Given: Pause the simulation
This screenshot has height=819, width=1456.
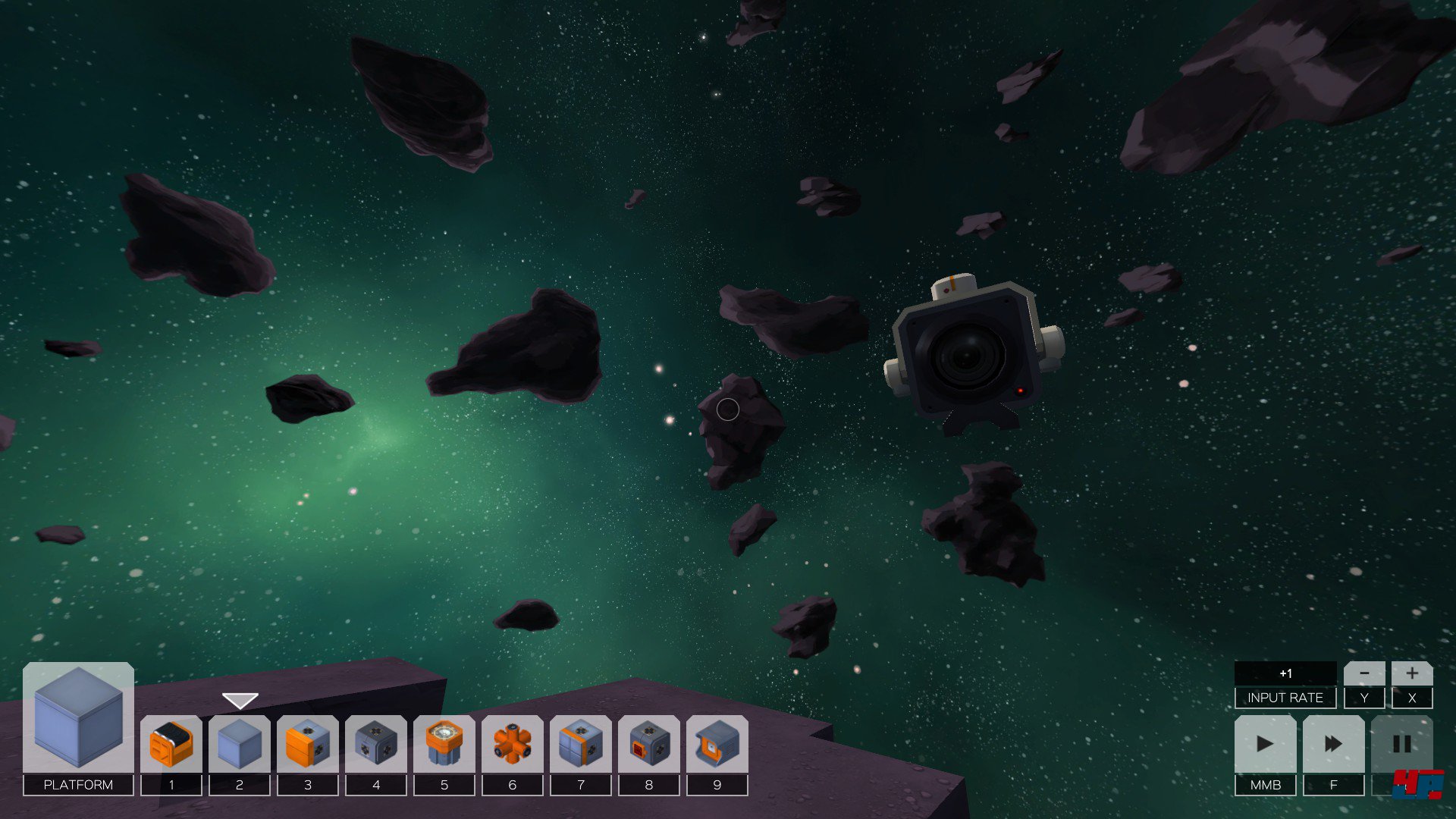Looking at the screenshot, I should [1401, 744].
